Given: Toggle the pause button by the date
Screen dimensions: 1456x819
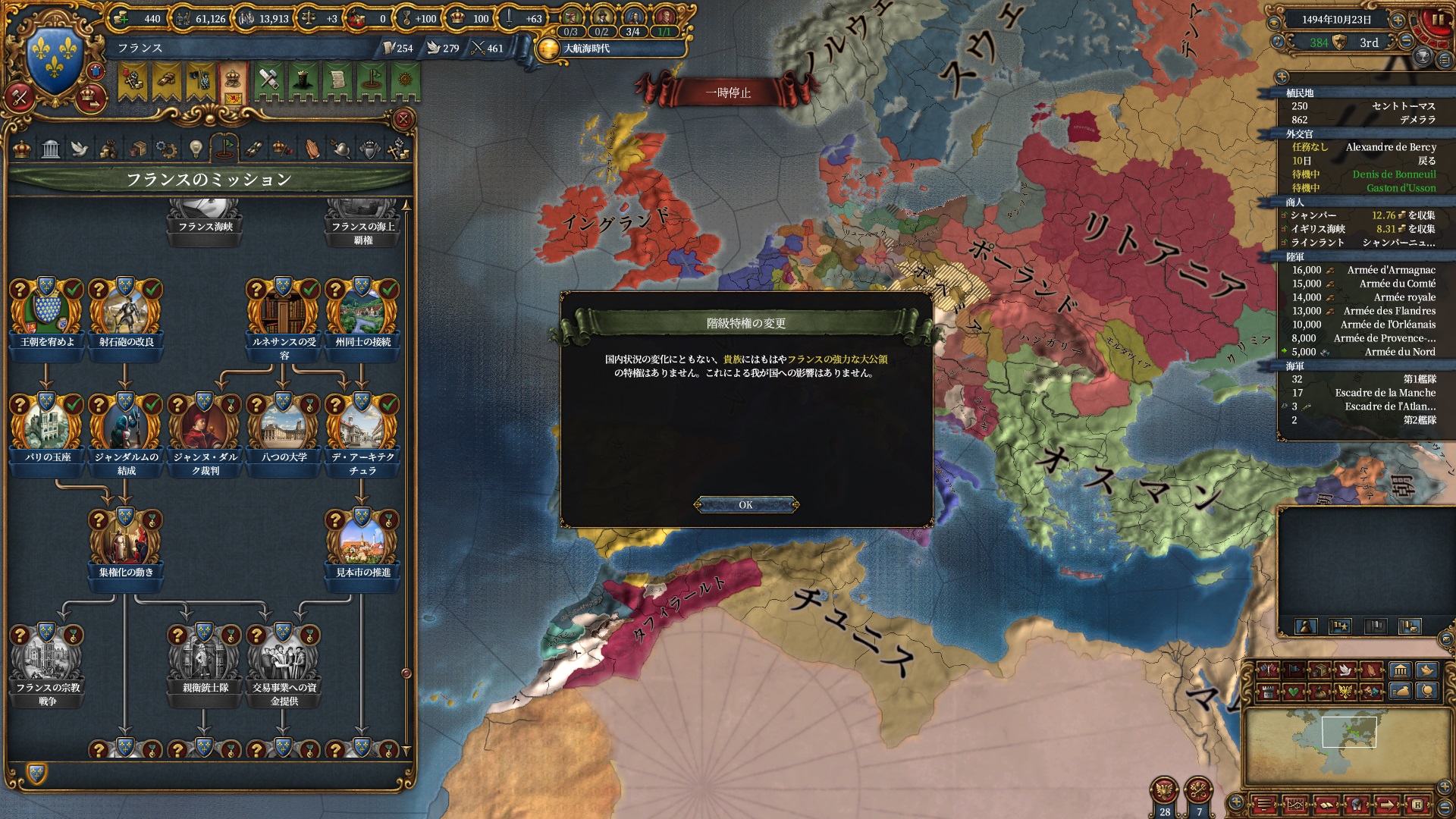Looking at the screenshot, I should tap(1438, 20).
